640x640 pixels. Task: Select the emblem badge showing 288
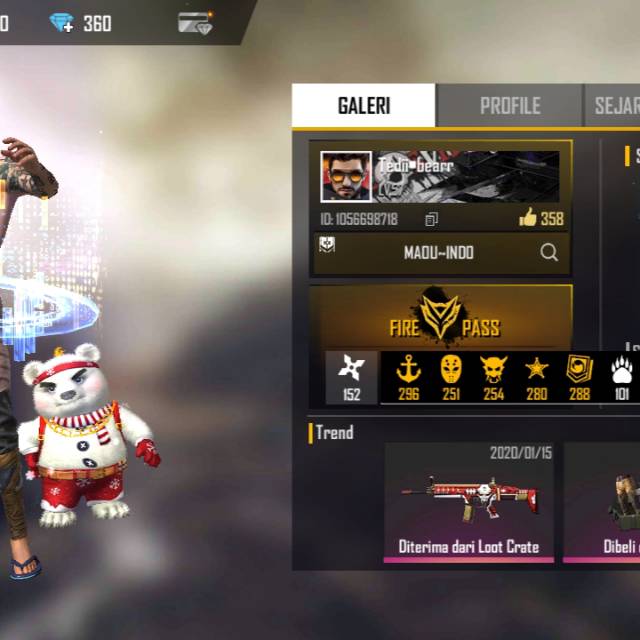580,377
